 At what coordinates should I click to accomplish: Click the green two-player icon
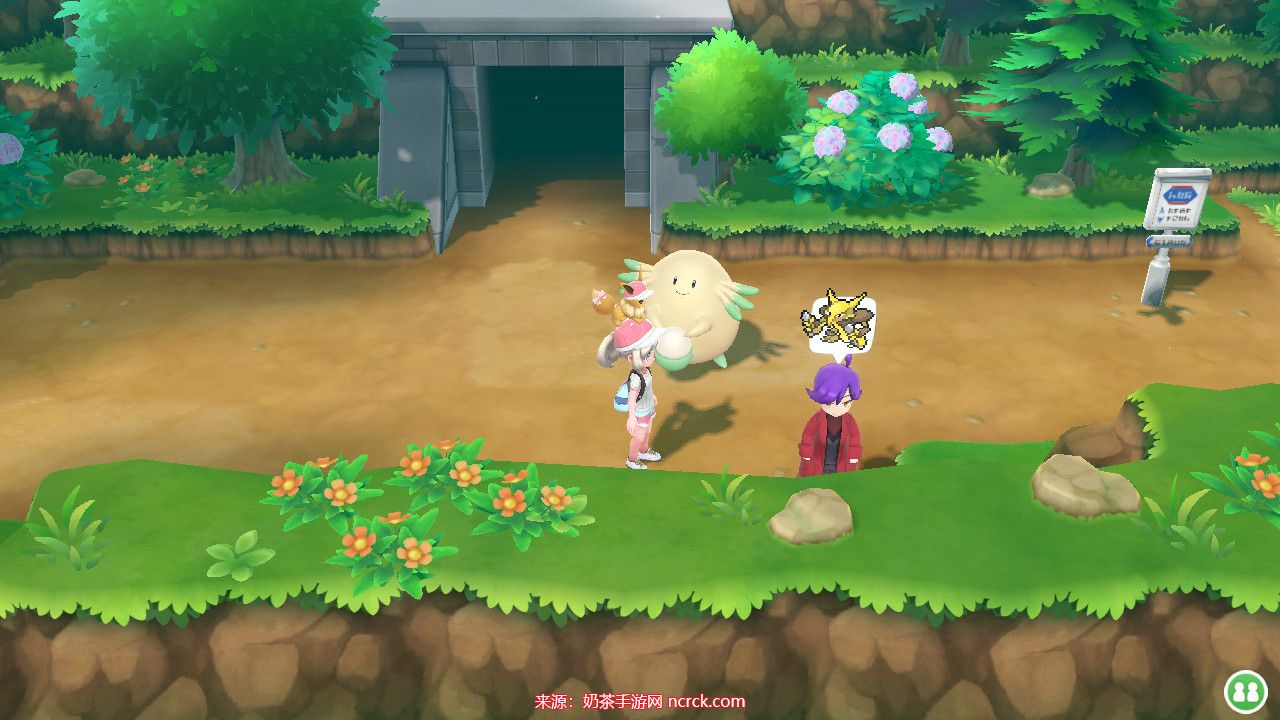pos(1246,691)
